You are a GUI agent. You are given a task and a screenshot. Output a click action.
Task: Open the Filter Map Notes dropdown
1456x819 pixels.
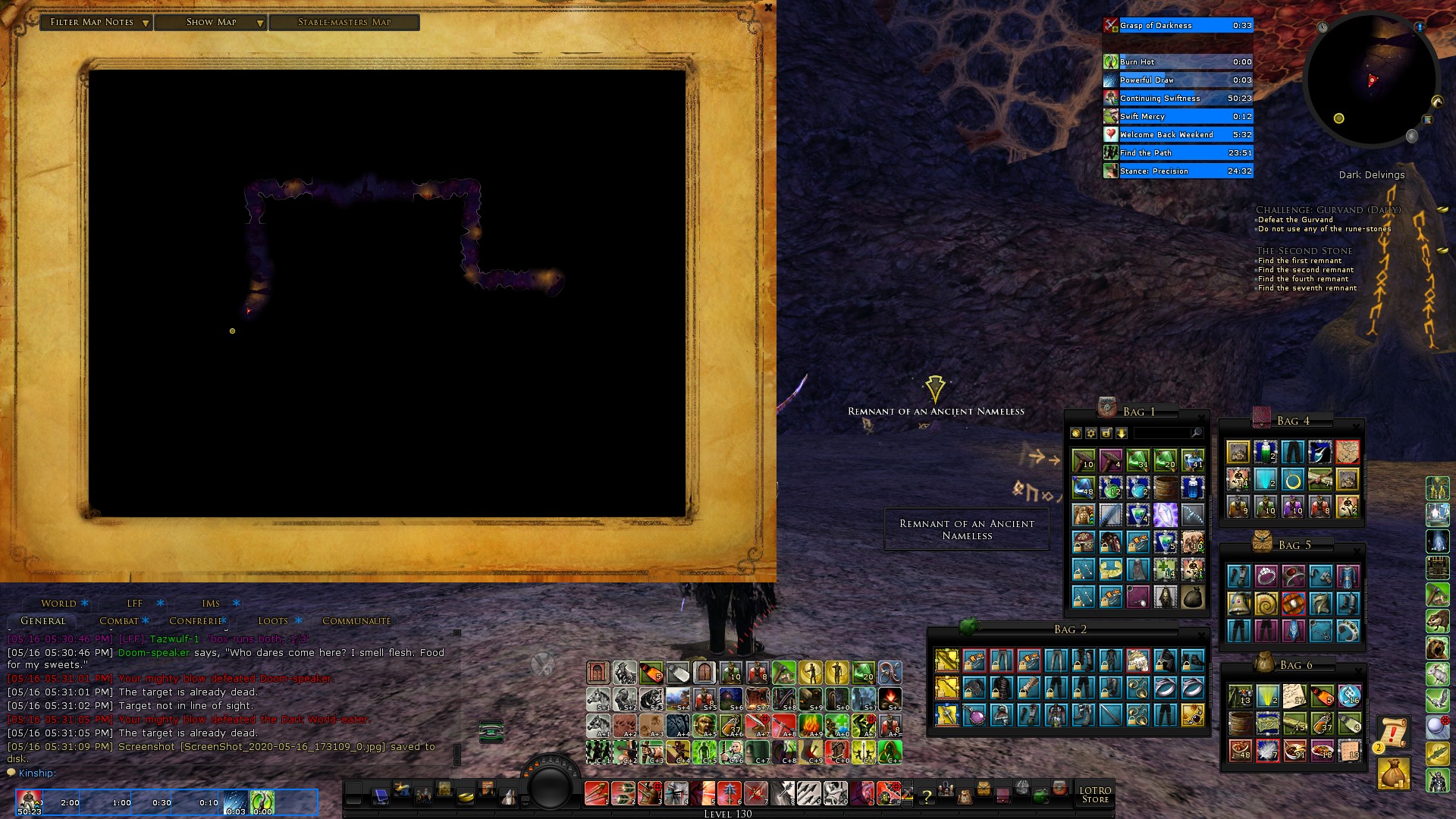coord(96,22)
